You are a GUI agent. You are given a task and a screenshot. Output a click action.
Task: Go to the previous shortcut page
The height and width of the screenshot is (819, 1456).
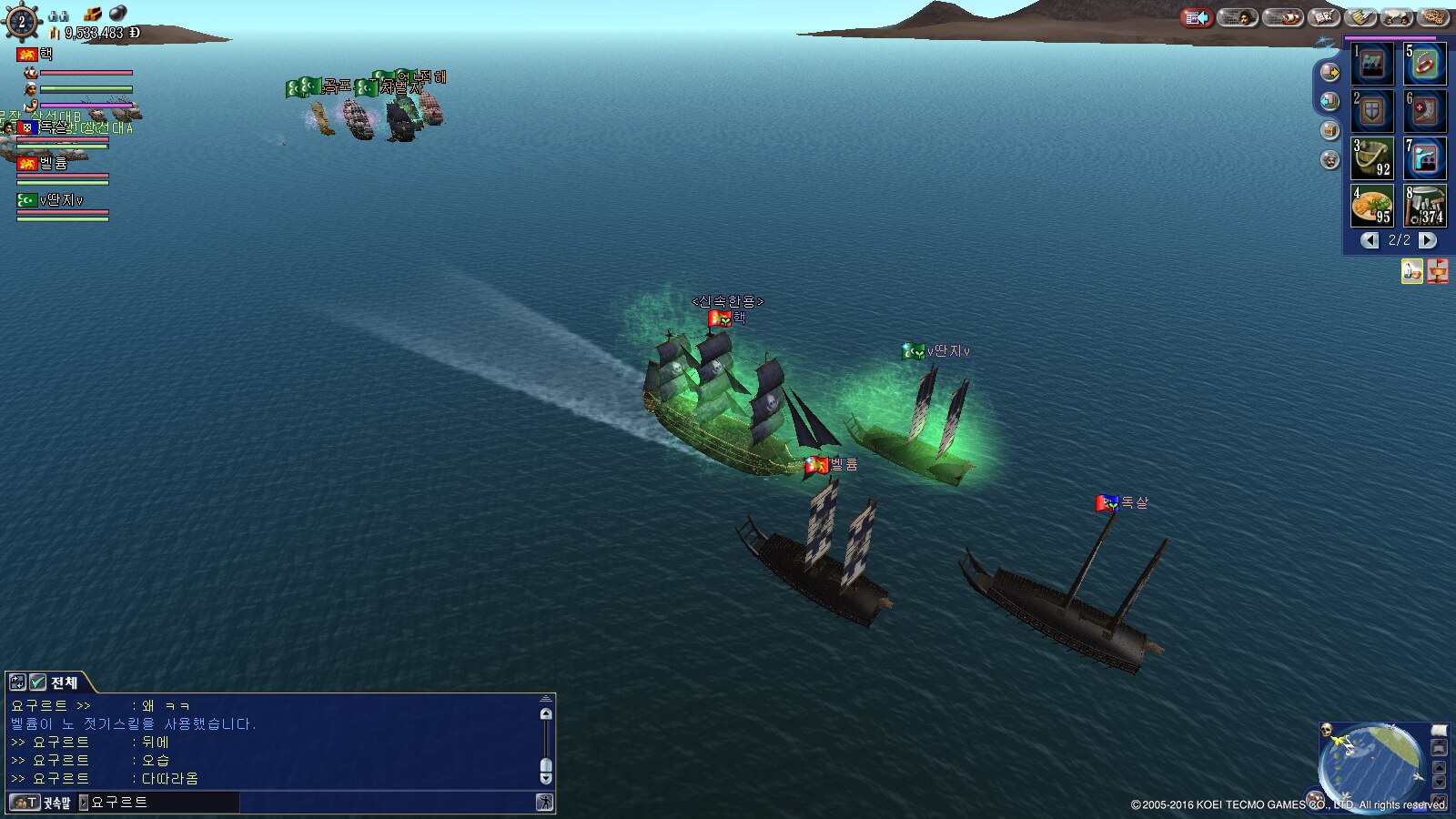1370,240
